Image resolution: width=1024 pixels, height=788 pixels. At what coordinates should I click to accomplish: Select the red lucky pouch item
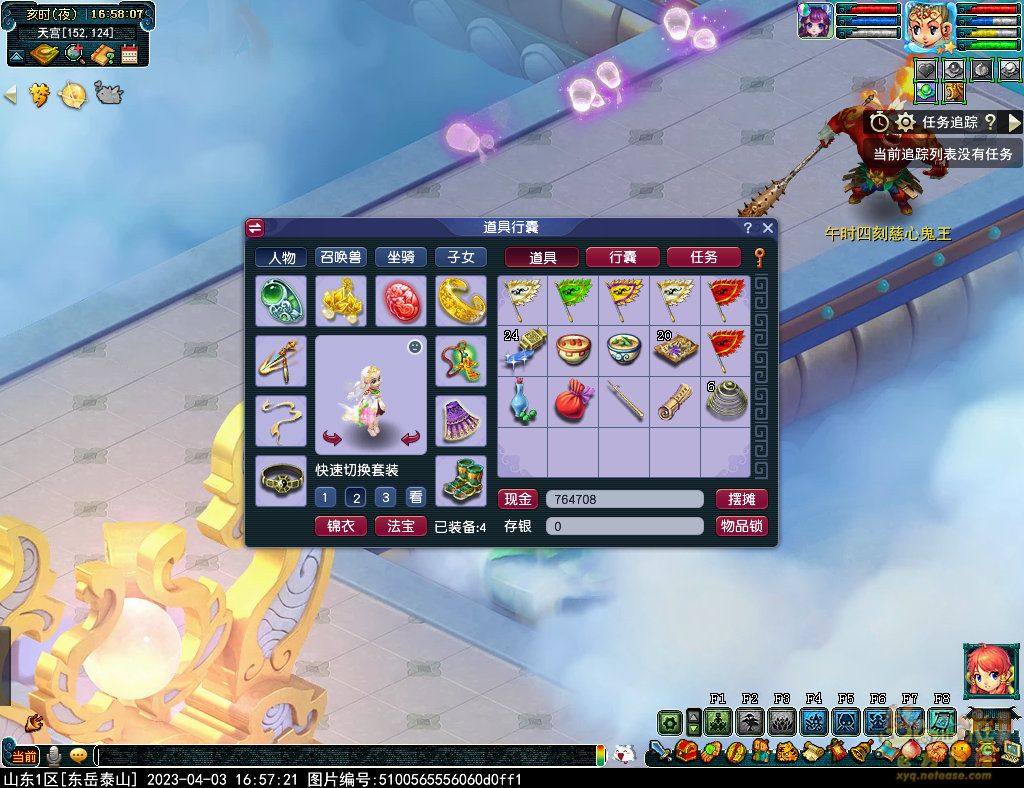pyautogui.click(x=573, y=400)
